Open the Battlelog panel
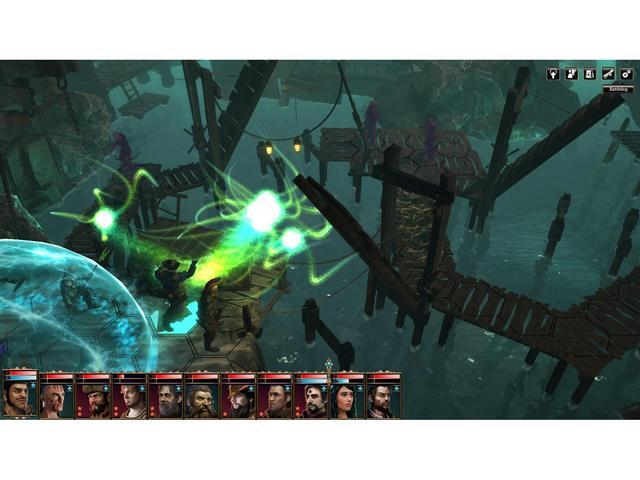 [x=619, y=89]
